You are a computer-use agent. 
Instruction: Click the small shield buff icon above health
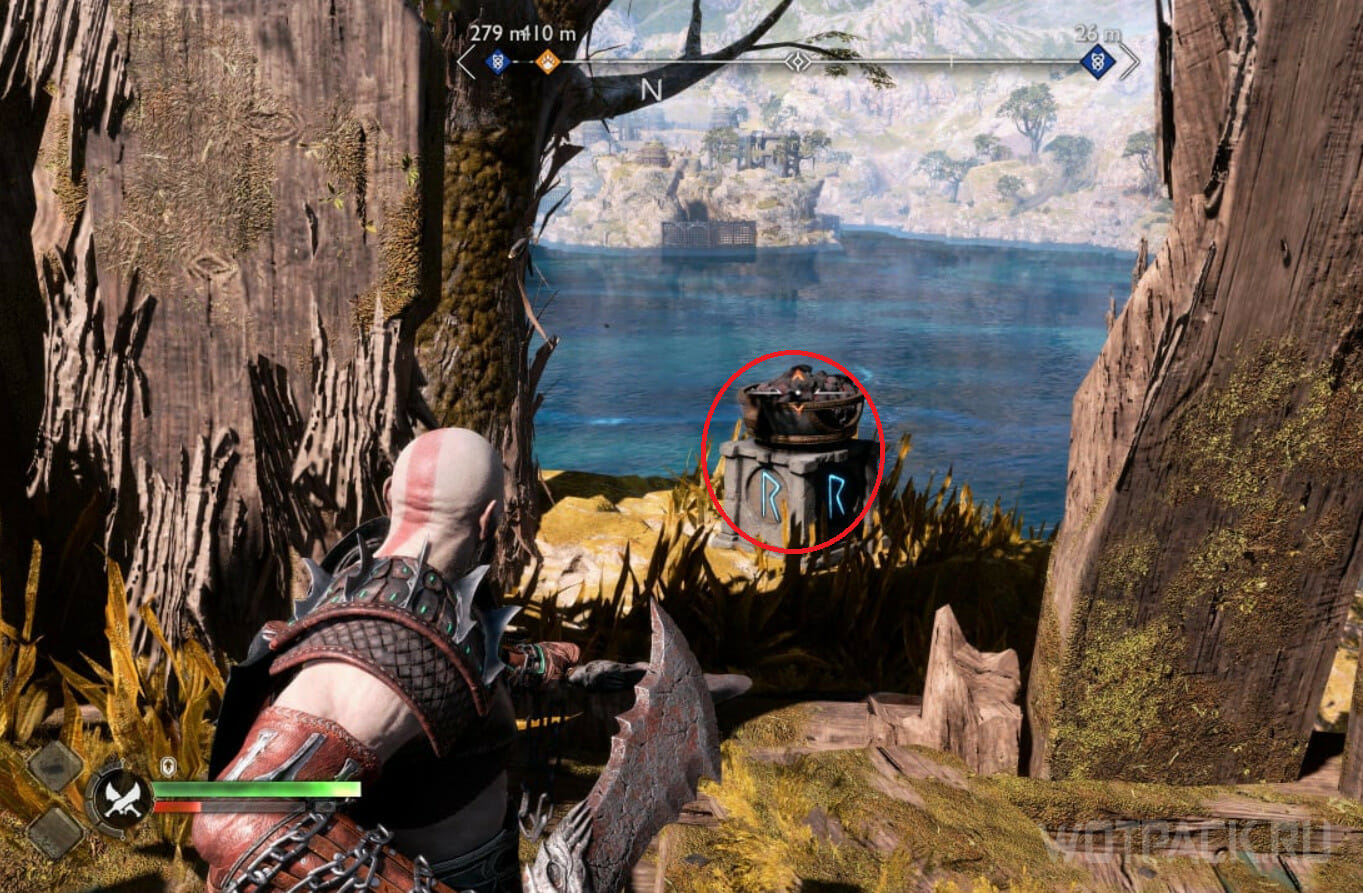pyautogui.click(x=169, y=765)
